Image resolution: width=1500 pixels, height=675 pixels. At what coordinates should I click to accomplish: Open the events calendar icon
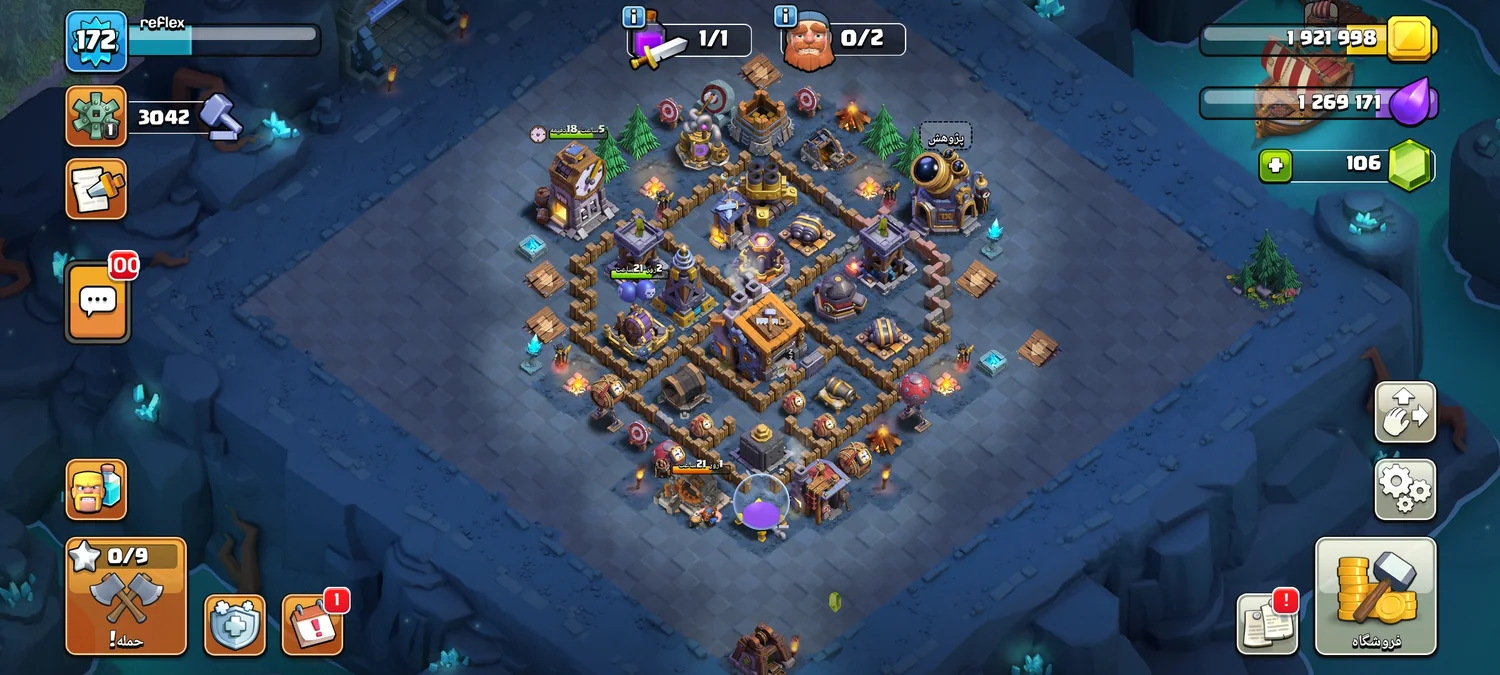[x=312, y=625]
